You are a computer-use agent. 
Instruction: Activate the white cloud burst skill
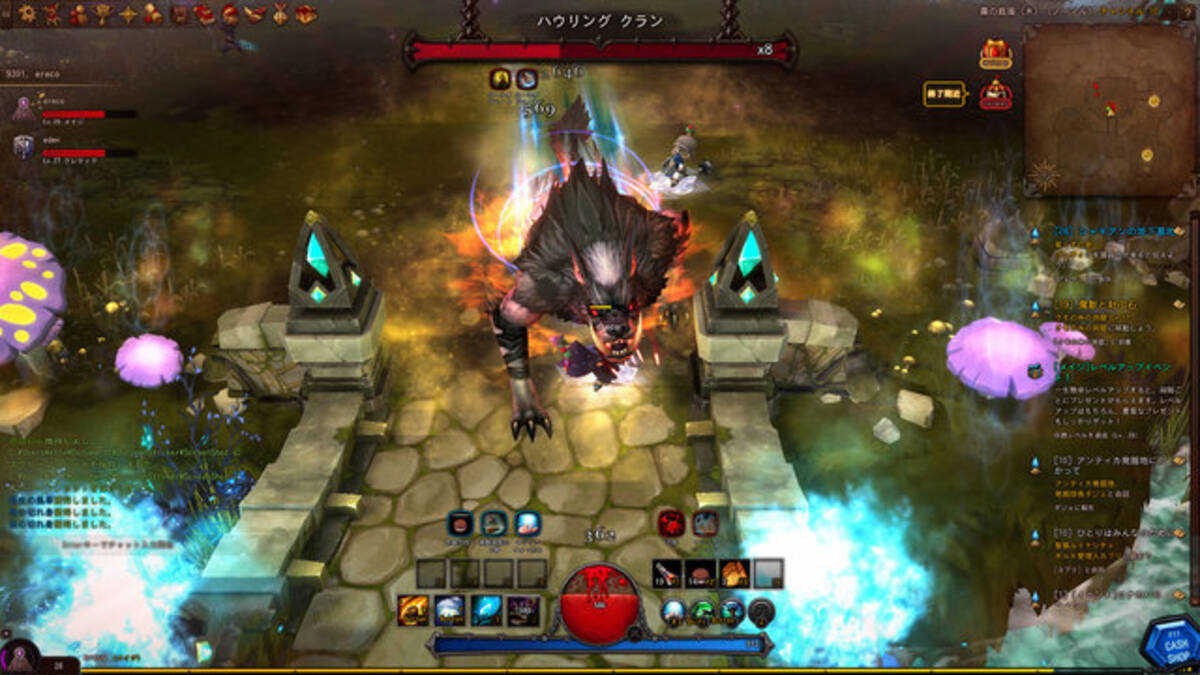tap(449, 610)
